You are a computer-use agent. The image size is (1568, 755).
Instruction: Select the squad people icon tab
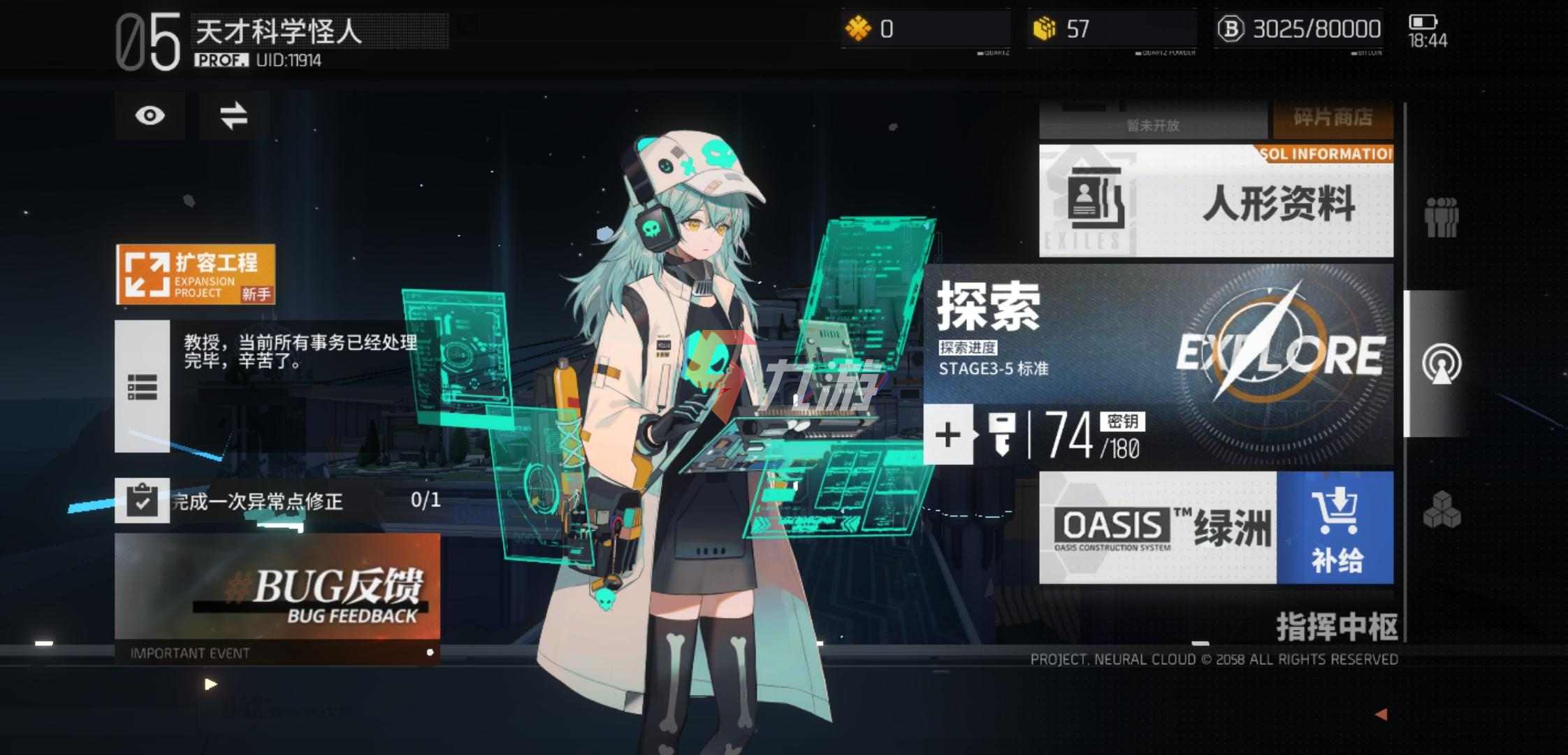click(1441, 217)
